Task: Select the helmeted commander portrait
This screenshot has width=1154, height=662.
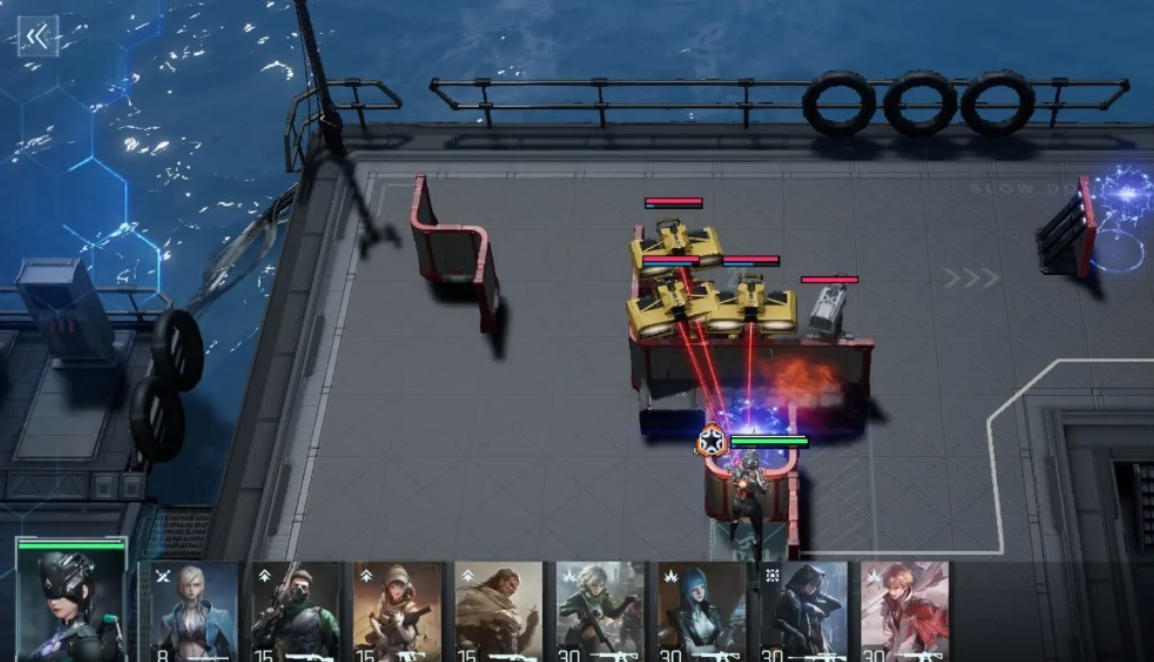Action: [x=71, y=600]
